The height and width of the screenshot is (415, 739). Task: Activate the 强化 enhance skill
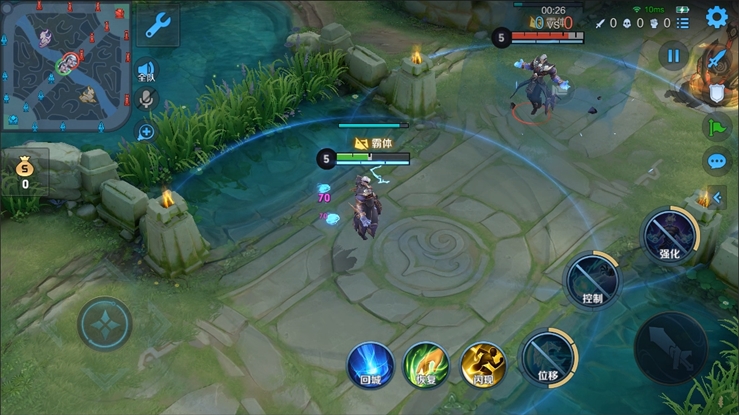pyautogui.click(x=668, y=234)
